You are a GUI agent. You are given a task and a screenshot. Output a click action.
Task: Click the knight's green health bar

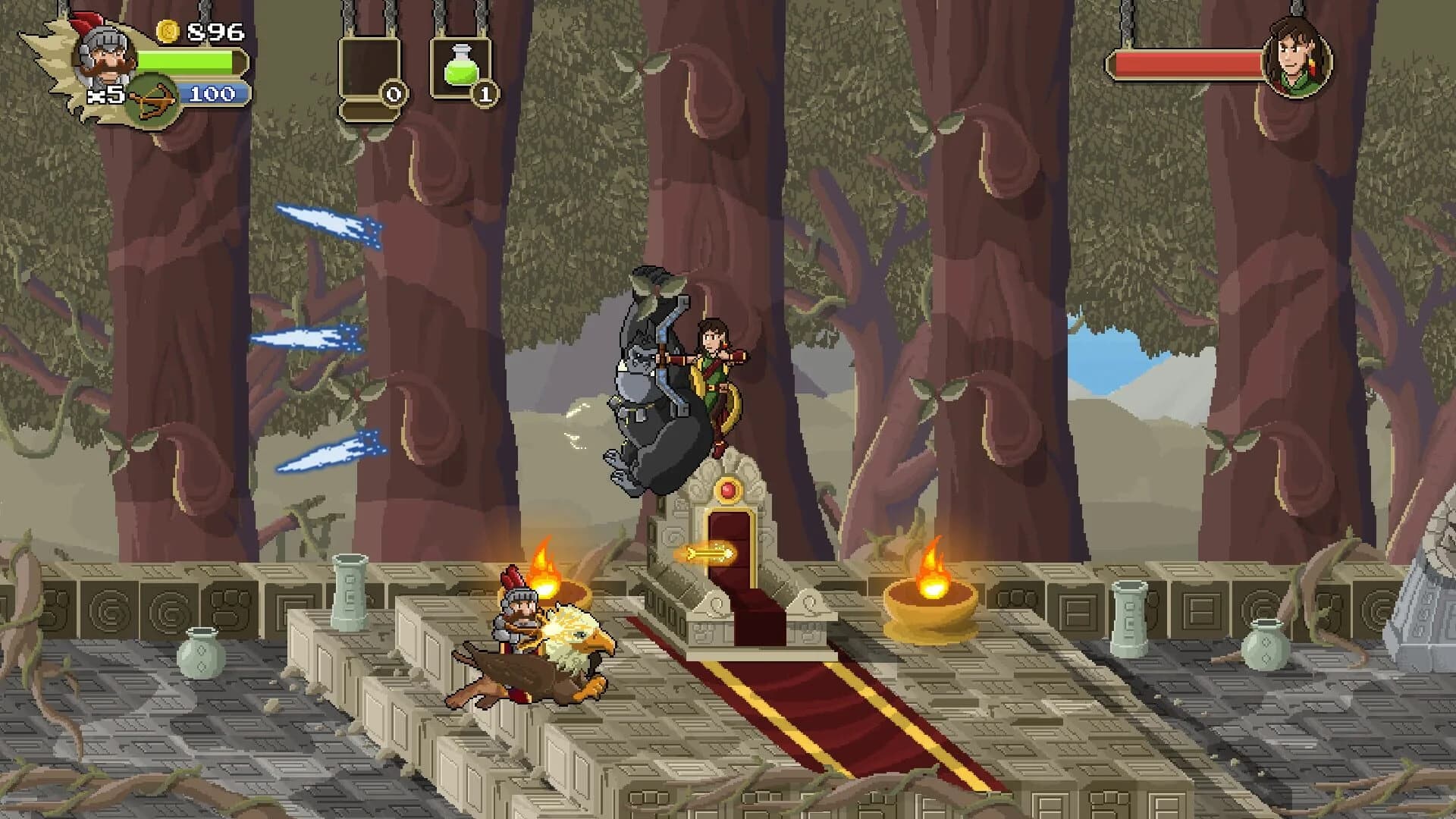click(186, 62)
